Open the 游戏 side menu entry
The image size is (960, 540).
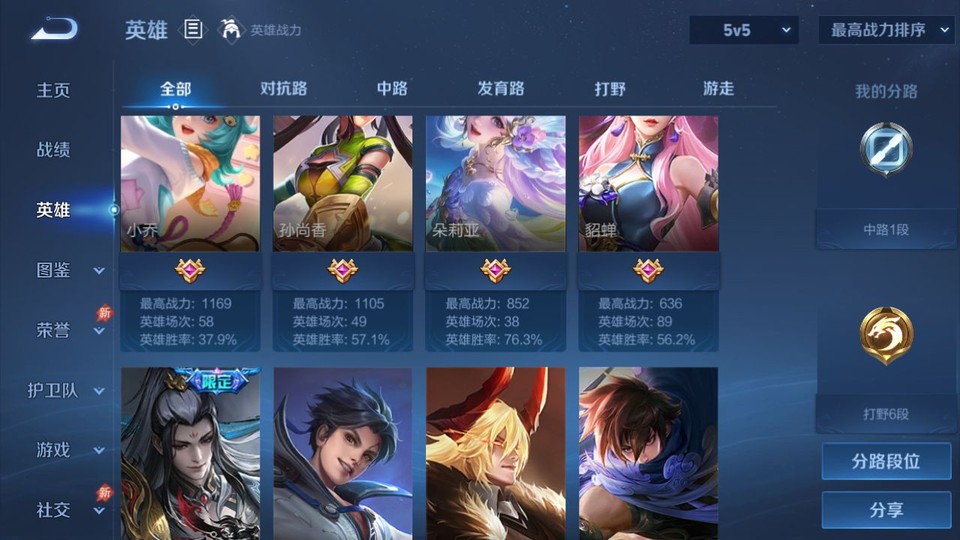click(68, 450)
